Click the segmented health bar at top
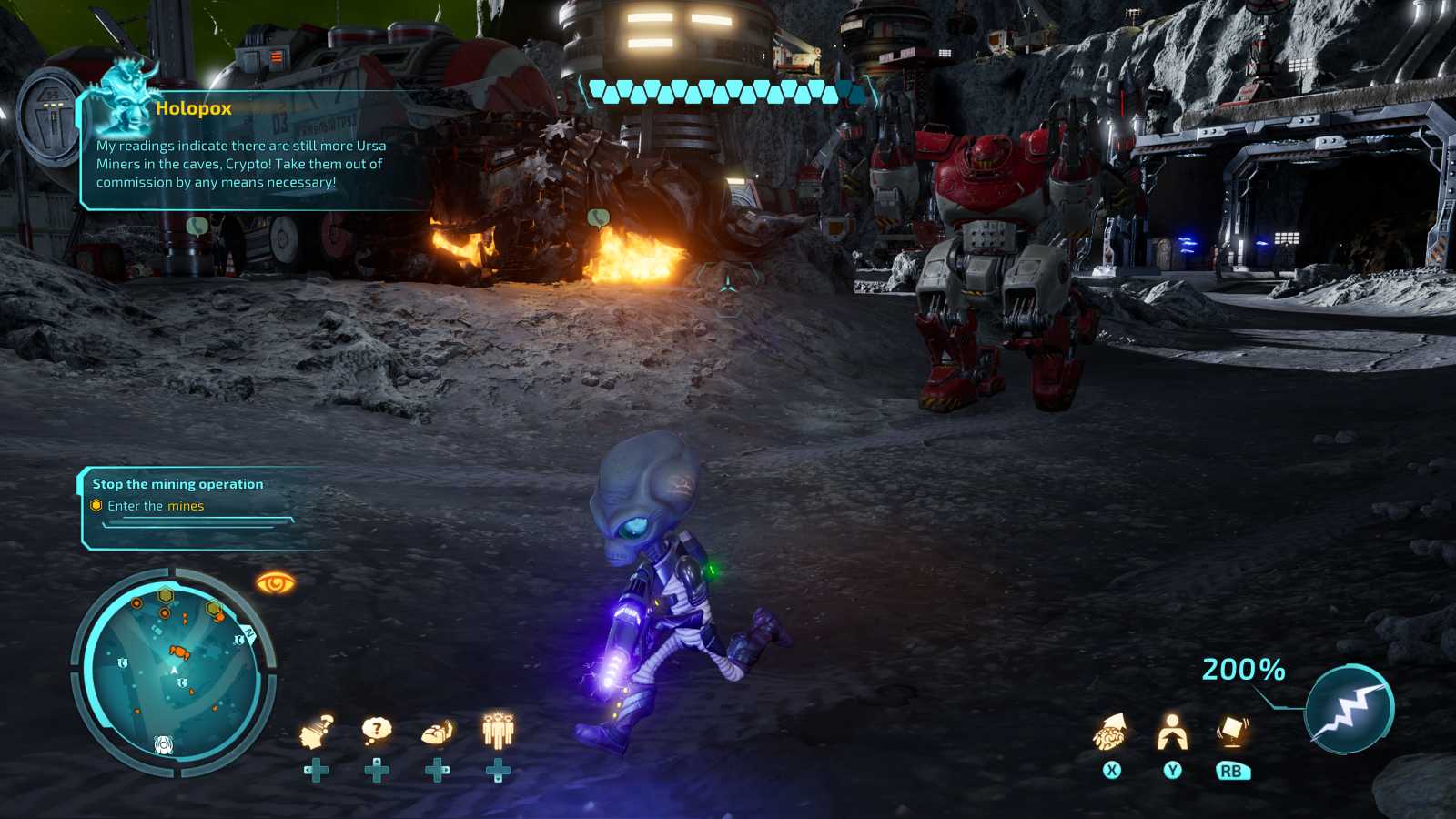Viewport: 1456px width, 819px height. [723, 90]
